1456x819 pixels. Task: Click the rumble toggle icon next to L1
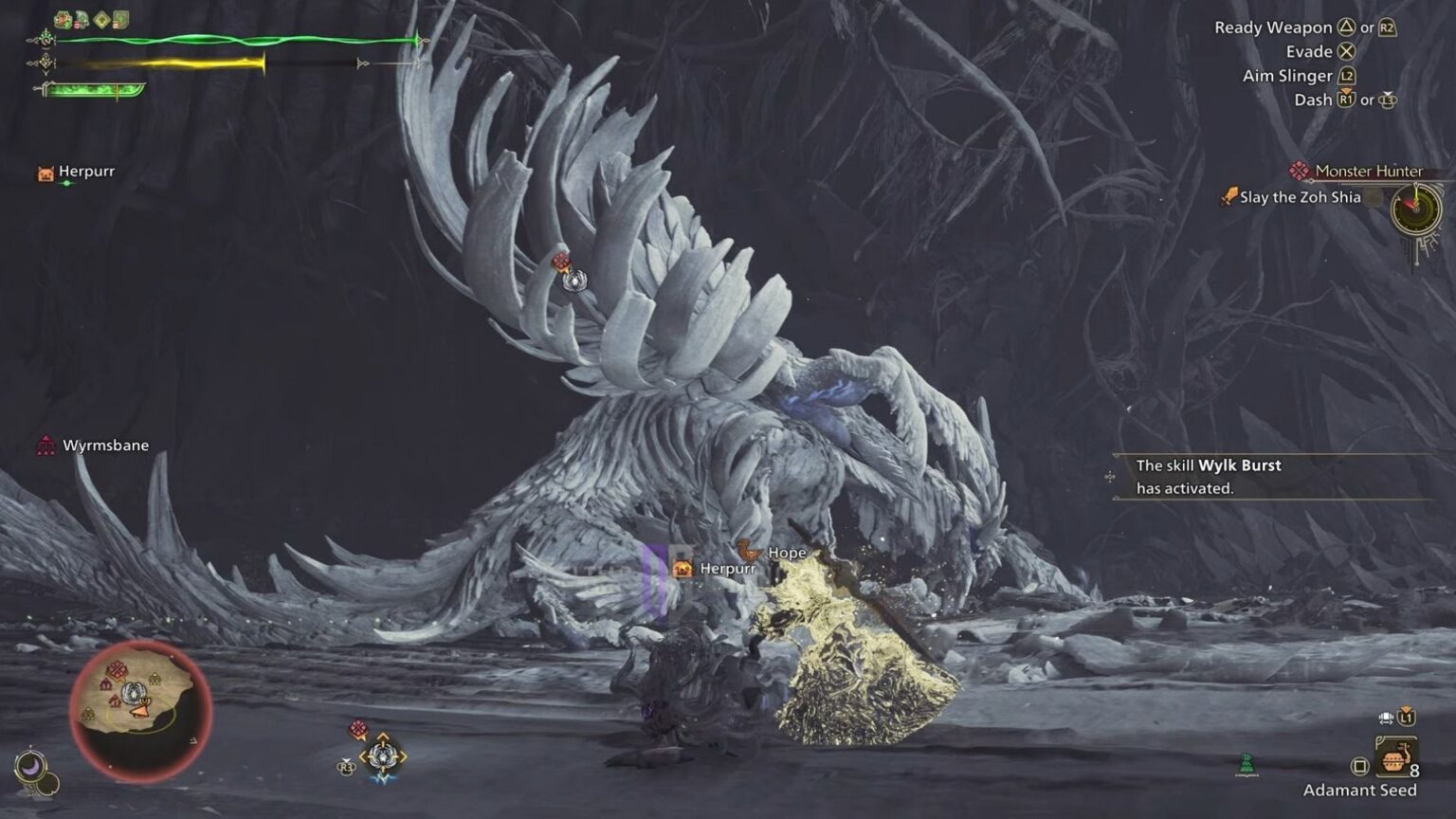click(x=1385, y=717)
